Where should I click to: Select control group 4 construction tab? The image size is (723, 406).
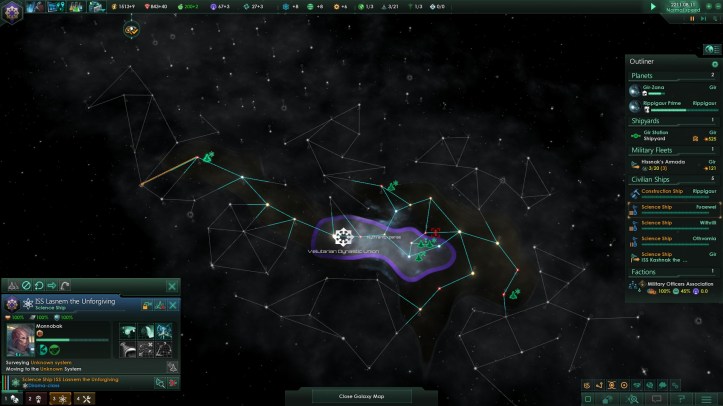[85, 399]
